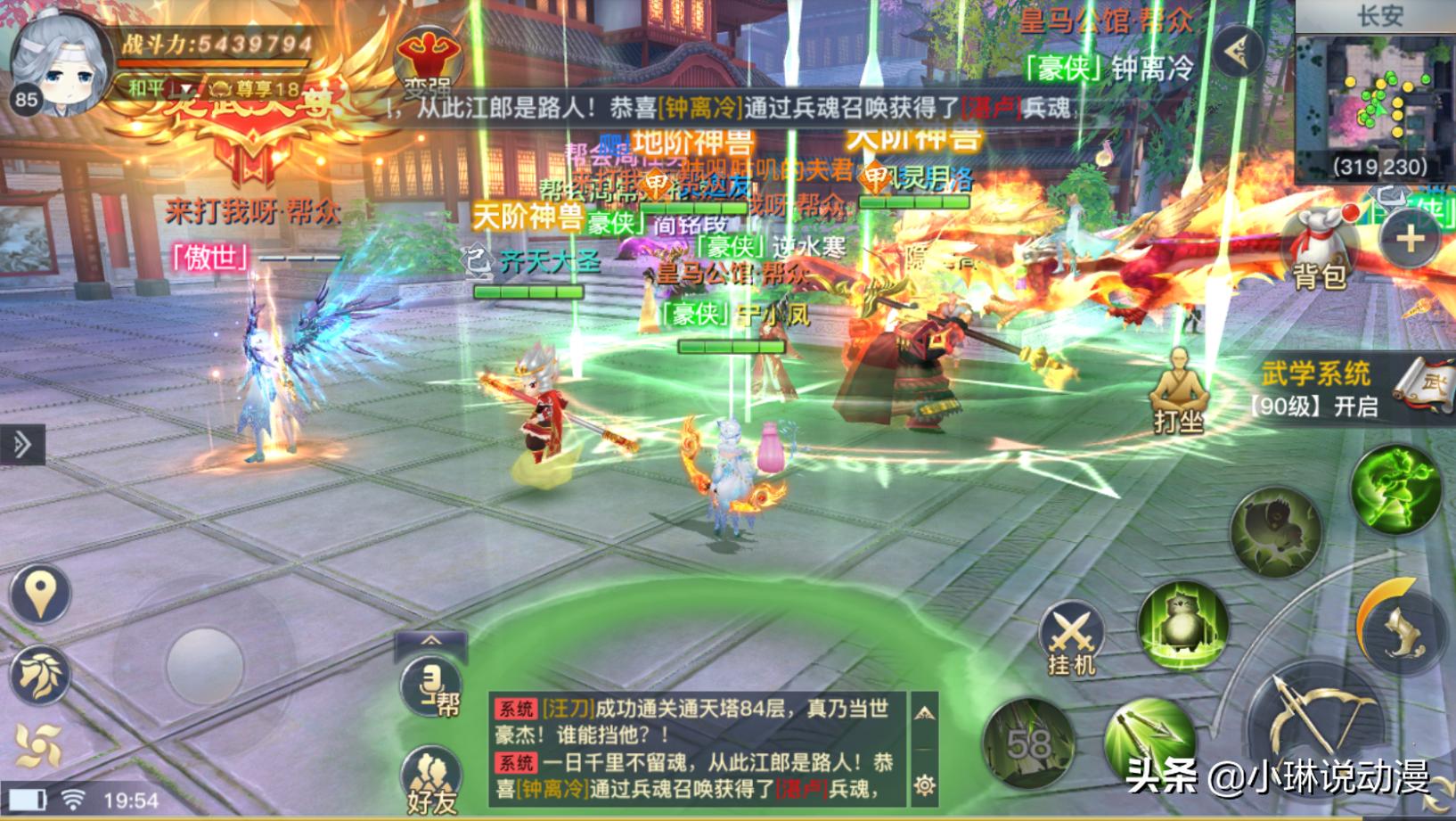
Task: Open the map location pin button
Action: (x=40, y=594)
